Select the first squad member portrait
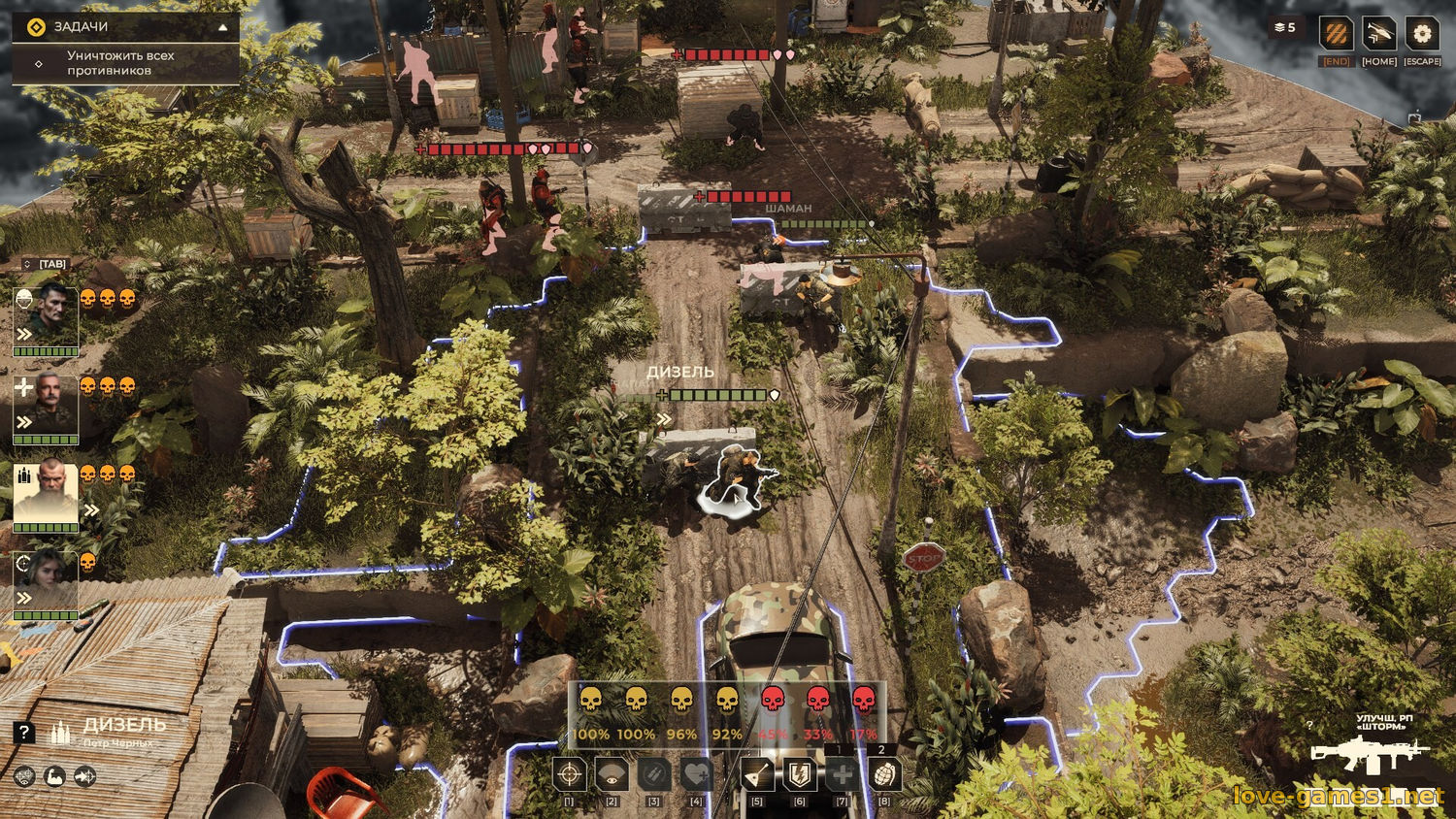This screenshot has height=819, width=1456. (x=46, y=315)
